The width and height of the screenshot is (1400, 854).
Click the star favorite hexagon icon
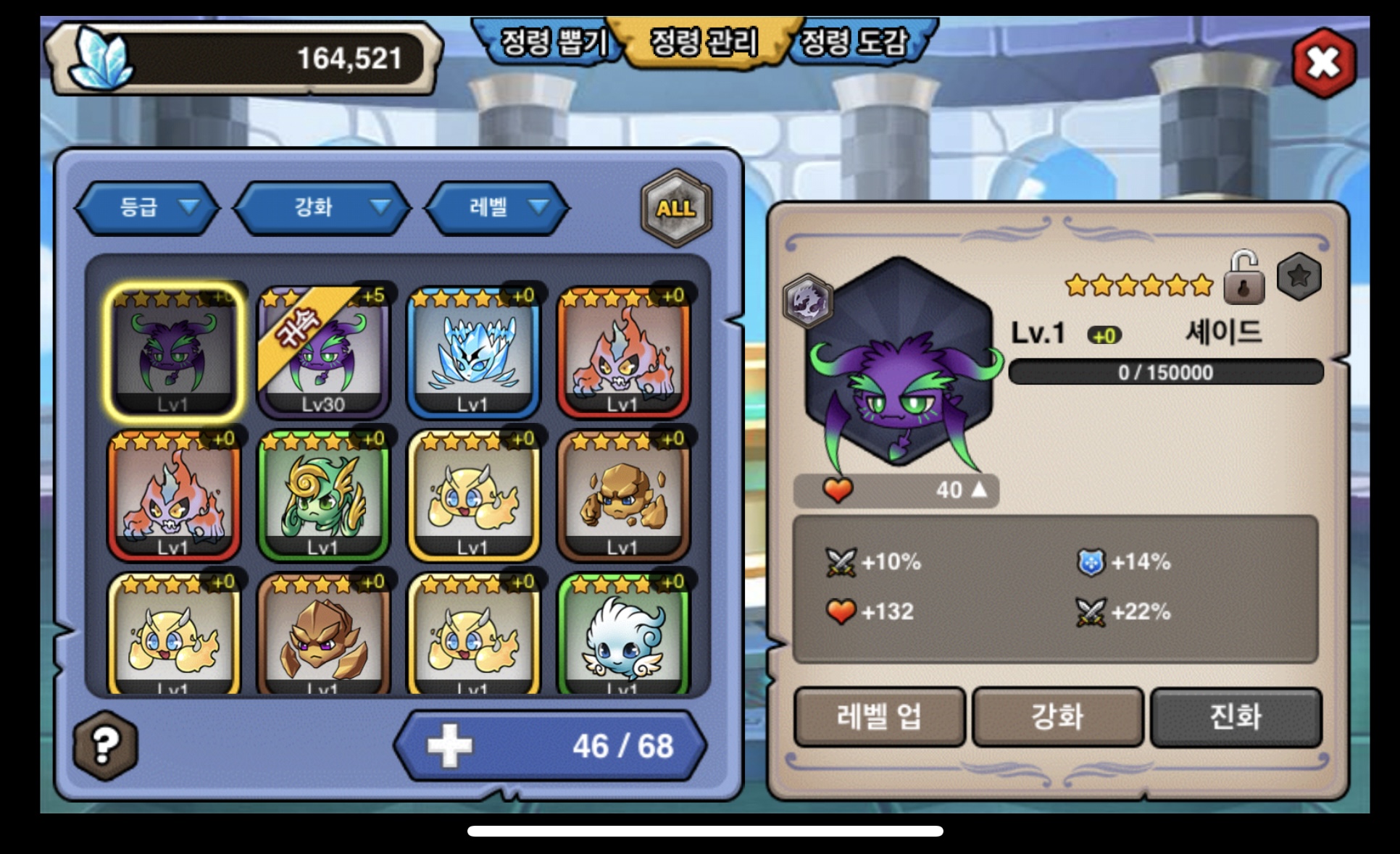point(1299,276)
